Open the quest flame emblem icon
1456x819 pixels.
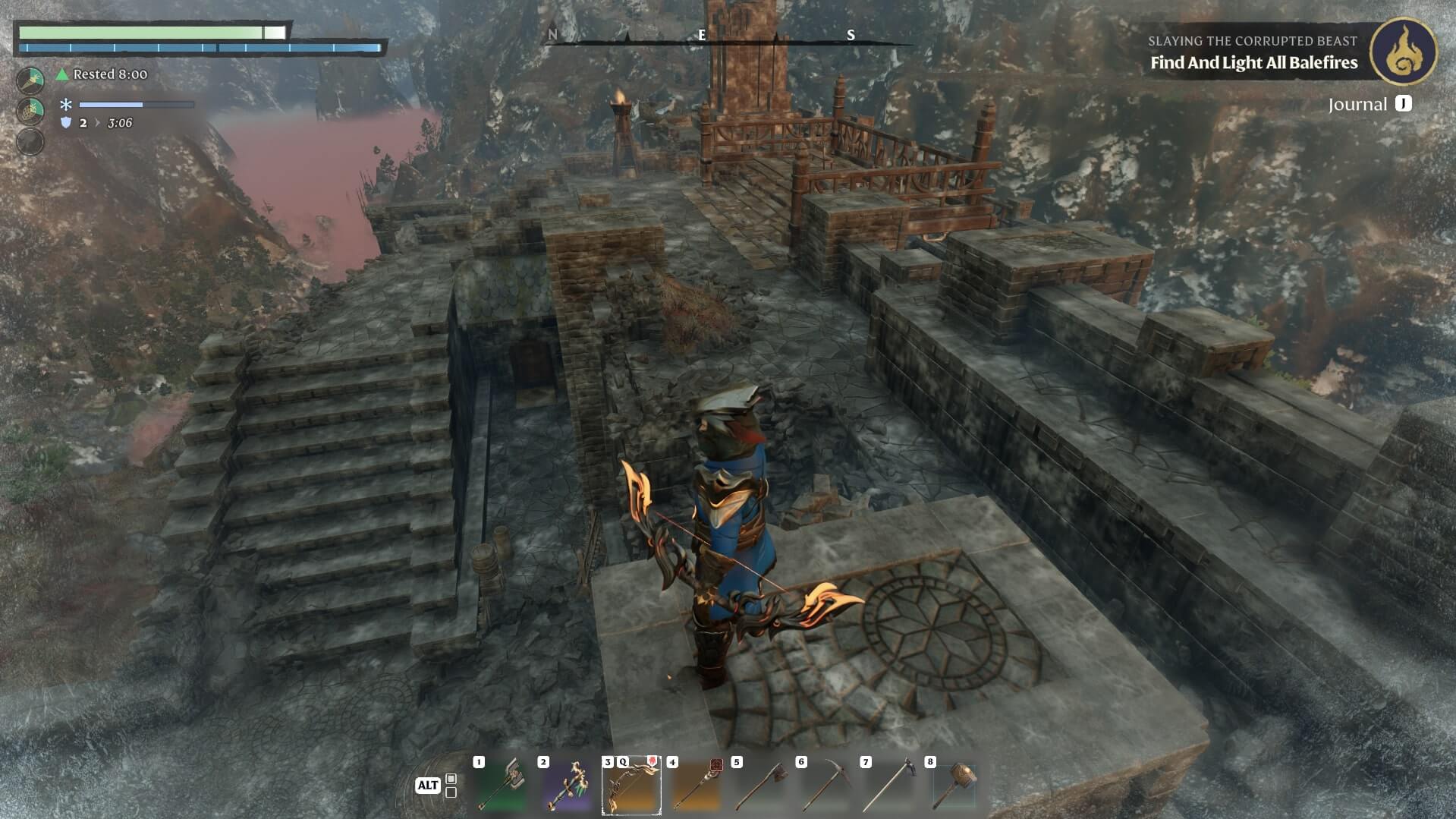tap(1403, 52)
